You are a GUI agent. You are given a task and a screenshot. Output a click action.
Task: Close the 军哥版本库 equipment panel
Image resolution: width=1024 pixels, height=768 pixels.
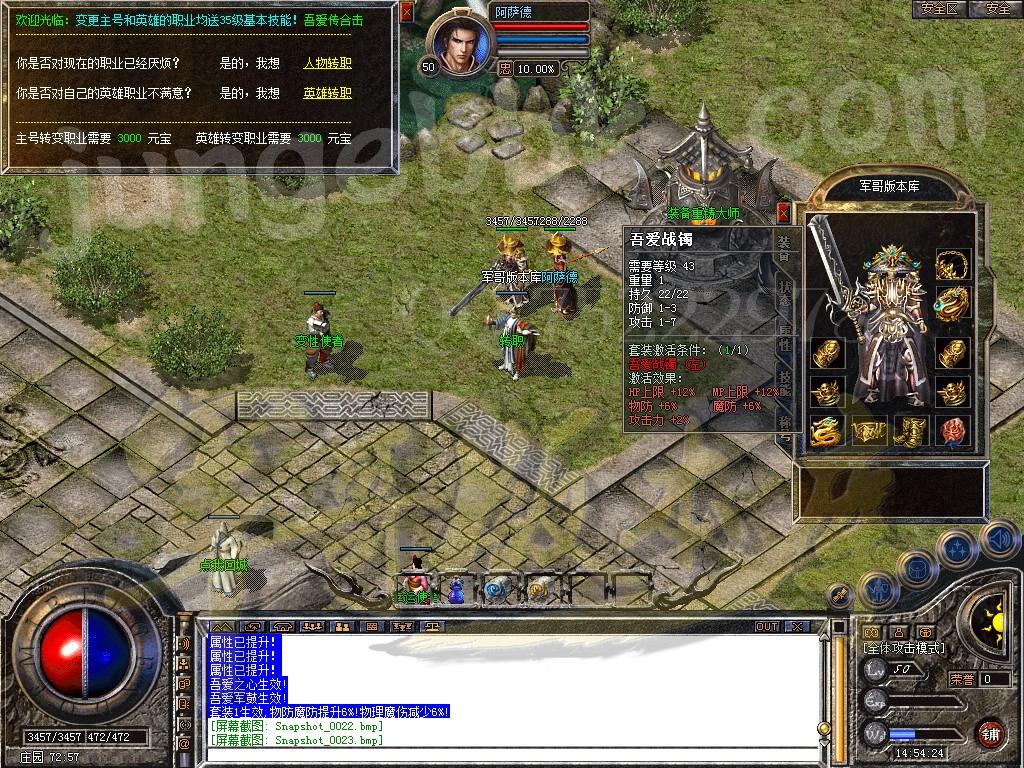pos(783,212)
